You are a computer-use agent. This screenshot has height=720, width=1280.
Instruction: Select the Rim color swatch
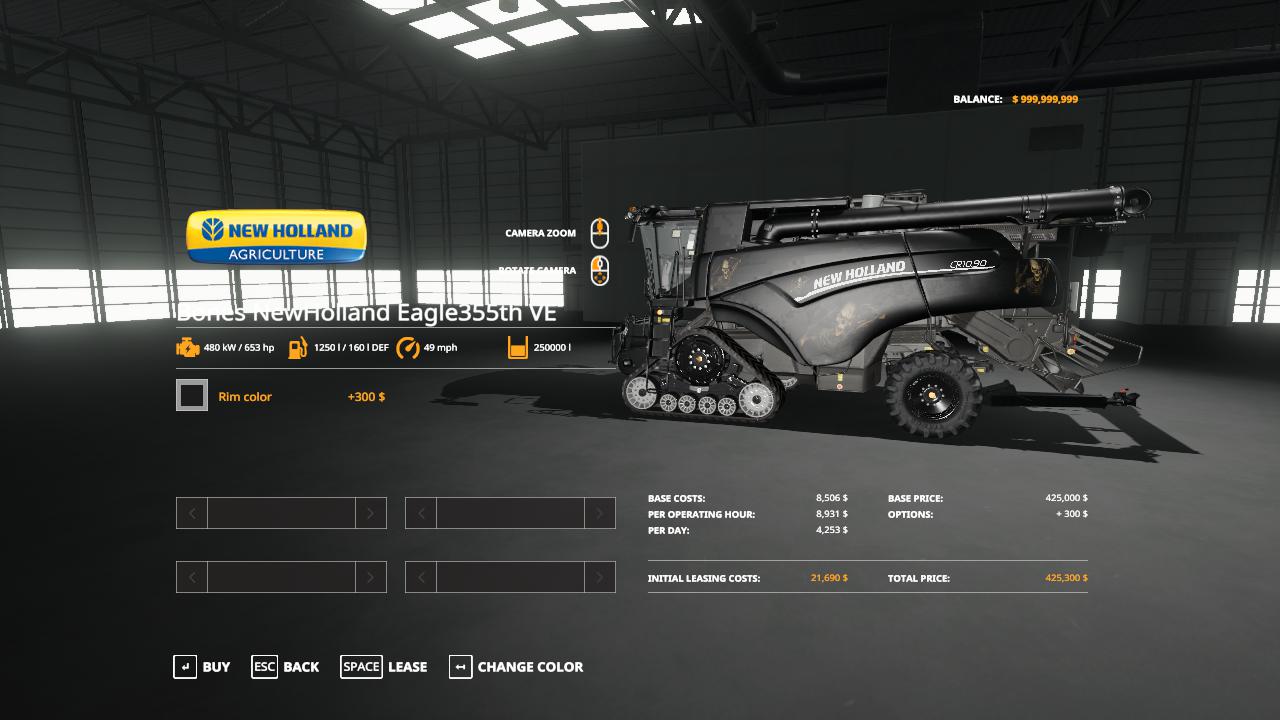point(192,396)
